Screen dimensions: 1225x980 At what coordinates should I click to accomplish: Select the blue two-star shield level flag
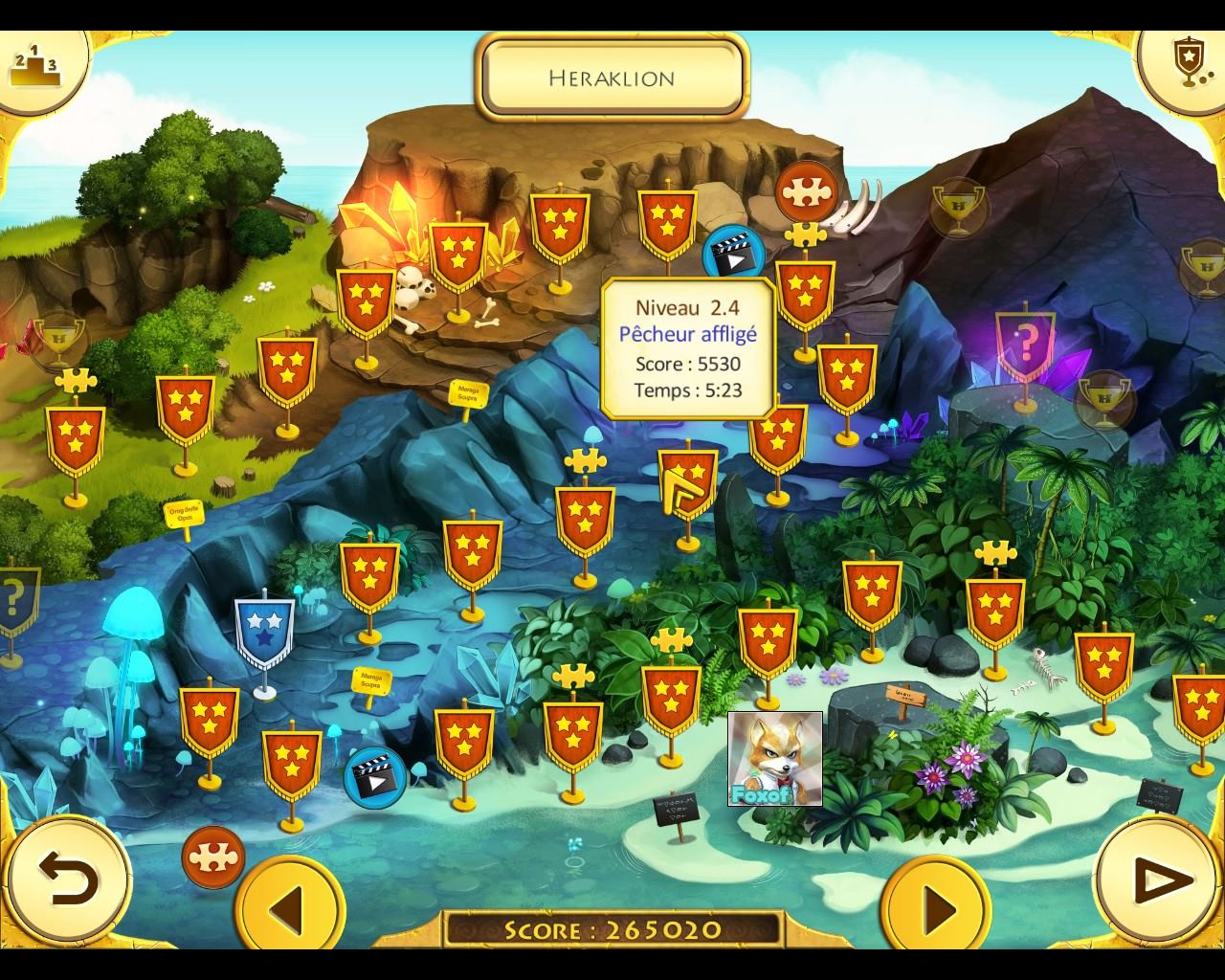[263, 632]
